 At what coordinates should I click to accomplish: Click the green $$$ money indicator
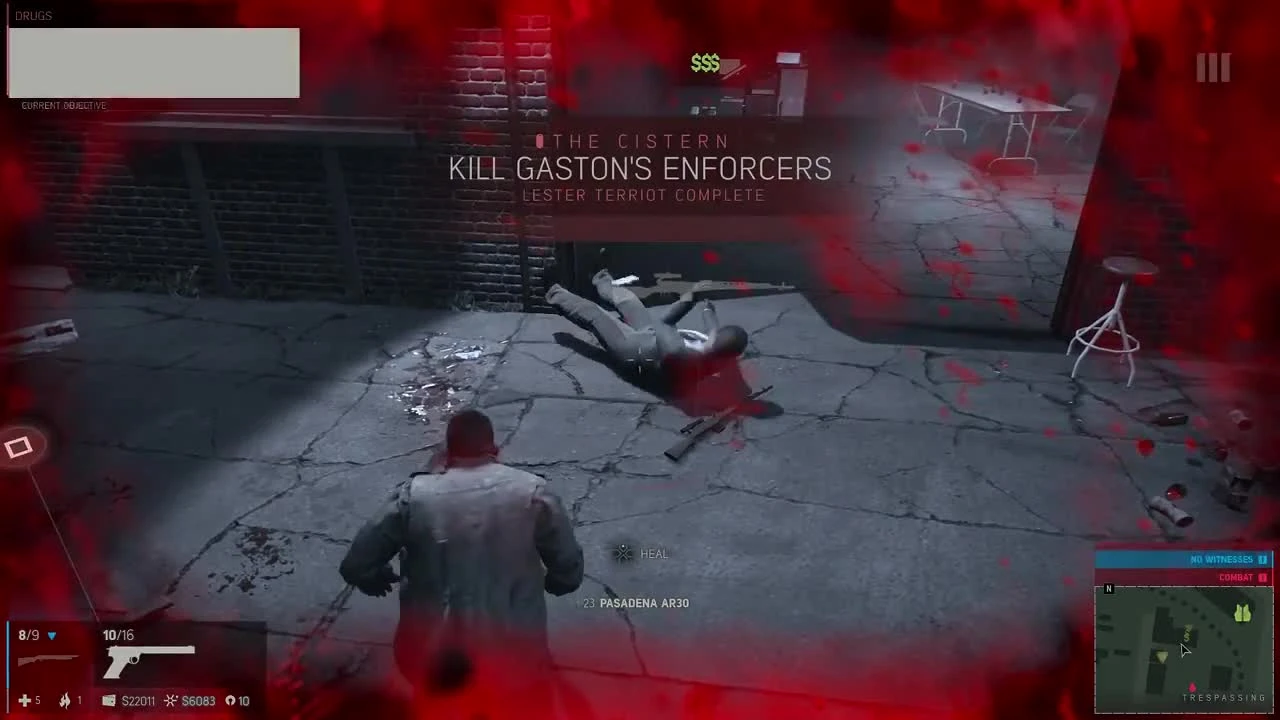point(705,63)
